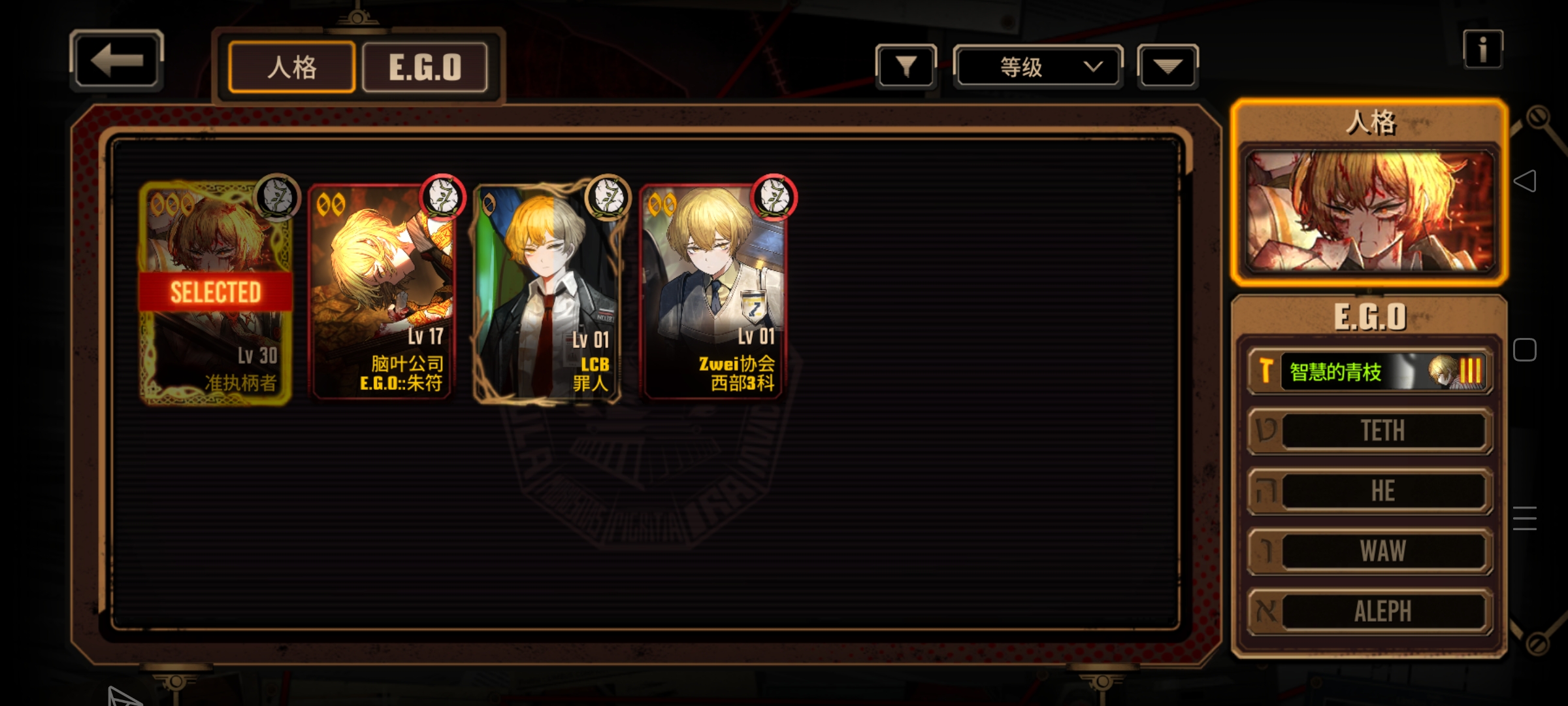Go back with the arrow button
The image size is (1568, 706).
(116, 61)
